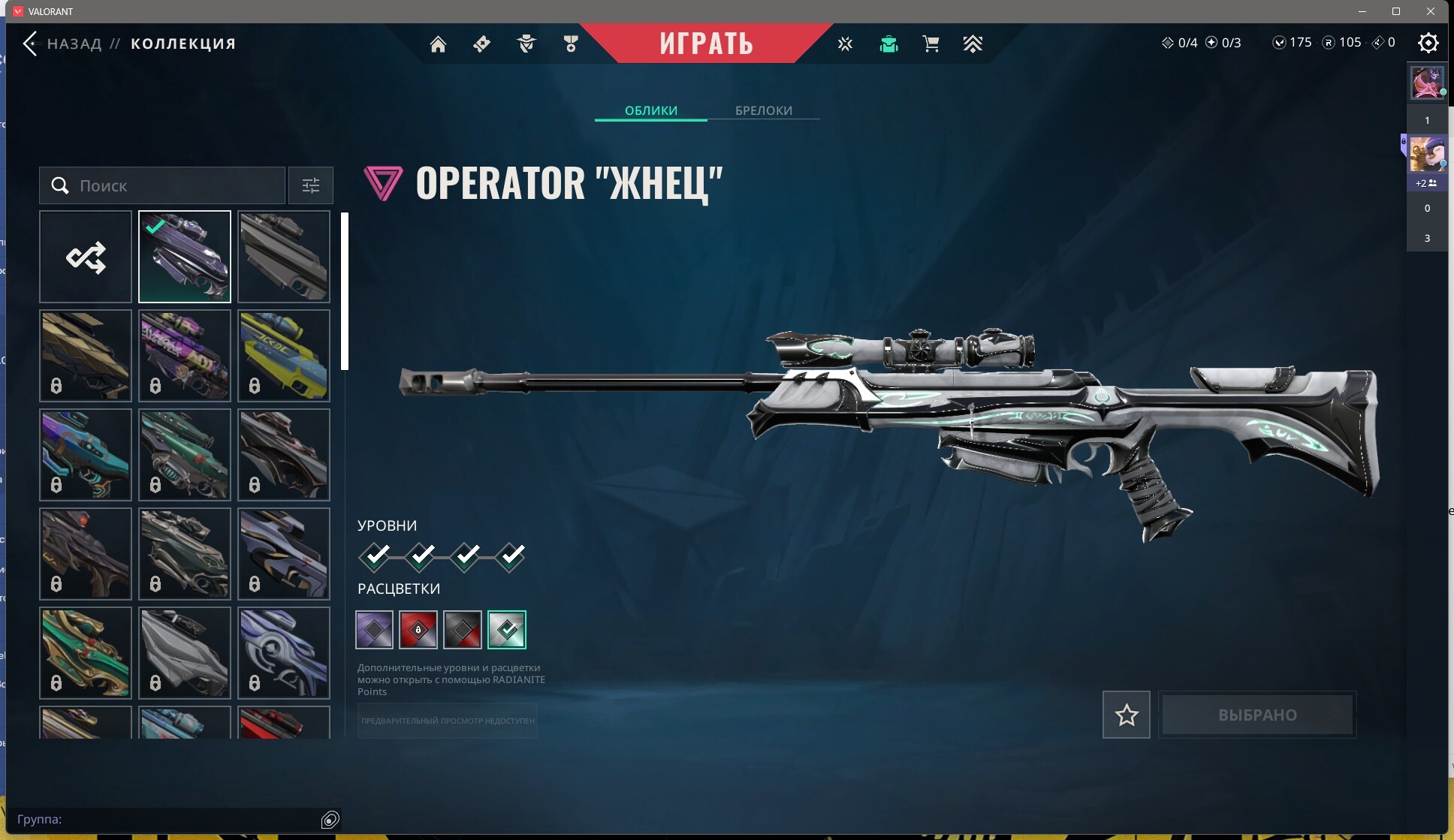Screen dimensions: 1454x840
Task: Open the store shopping cart icon
Action: 931,44
